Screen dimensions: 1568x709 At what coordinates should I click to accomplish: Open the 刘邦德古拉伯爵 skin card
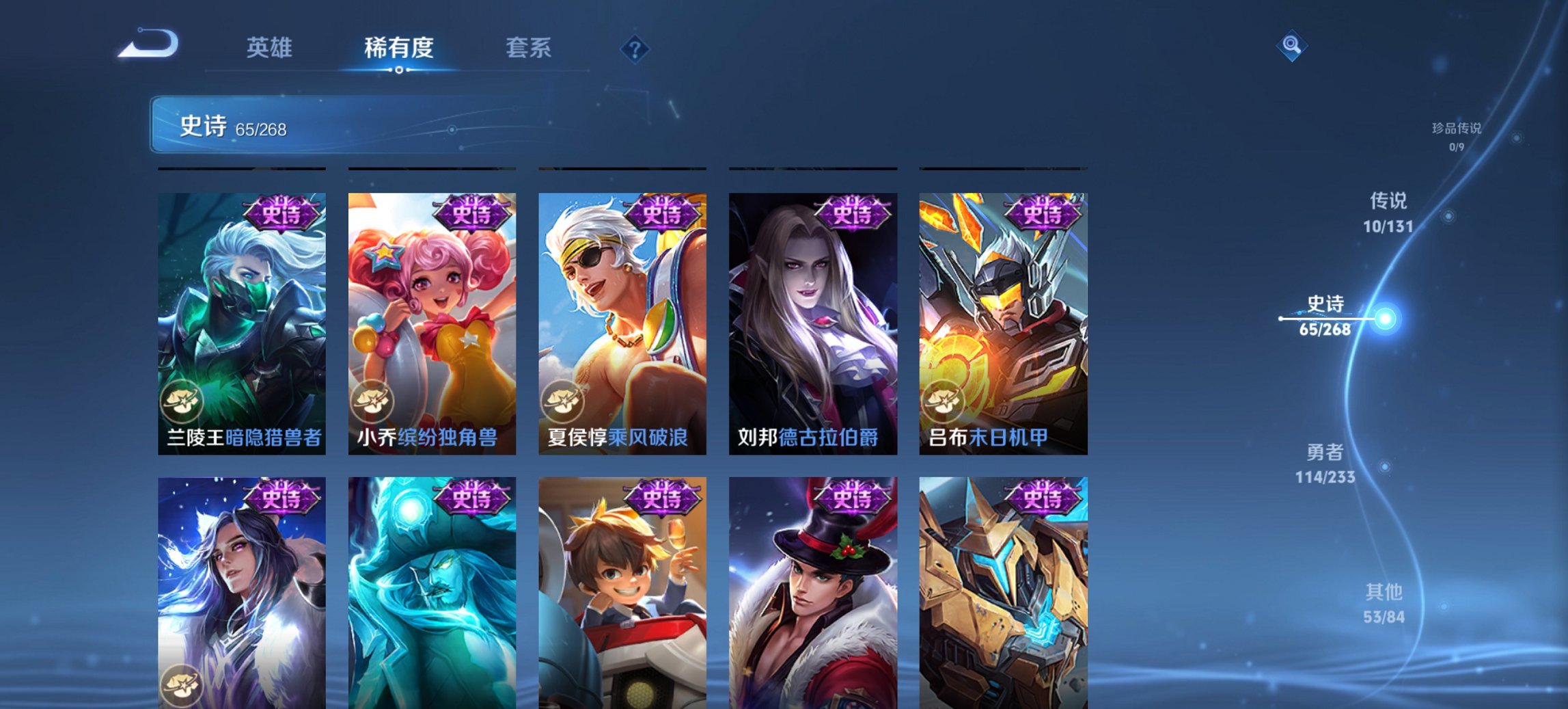click(x=812, y=321)
